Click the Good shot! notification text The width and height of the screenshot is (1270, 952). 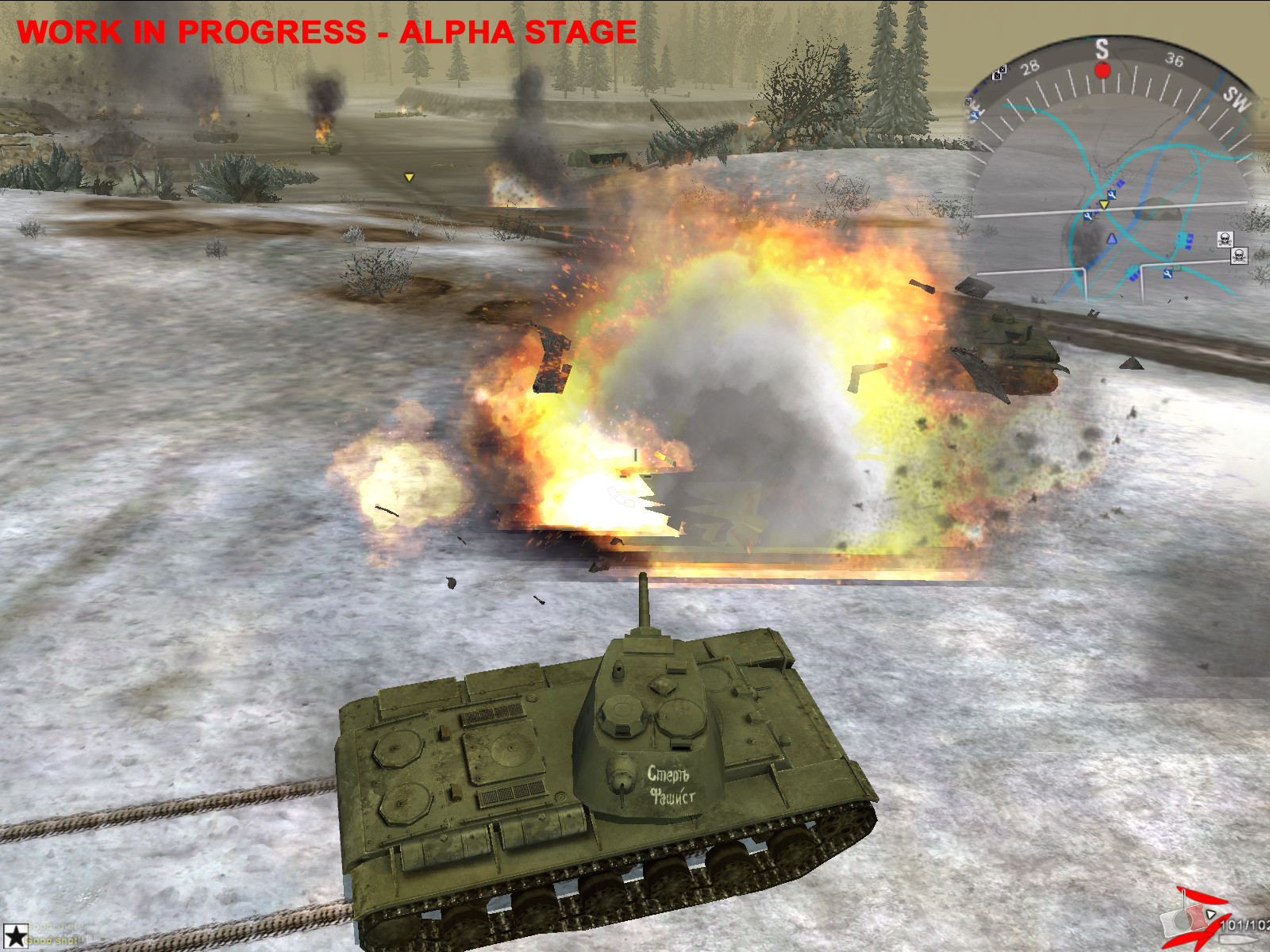coord(55,941)
